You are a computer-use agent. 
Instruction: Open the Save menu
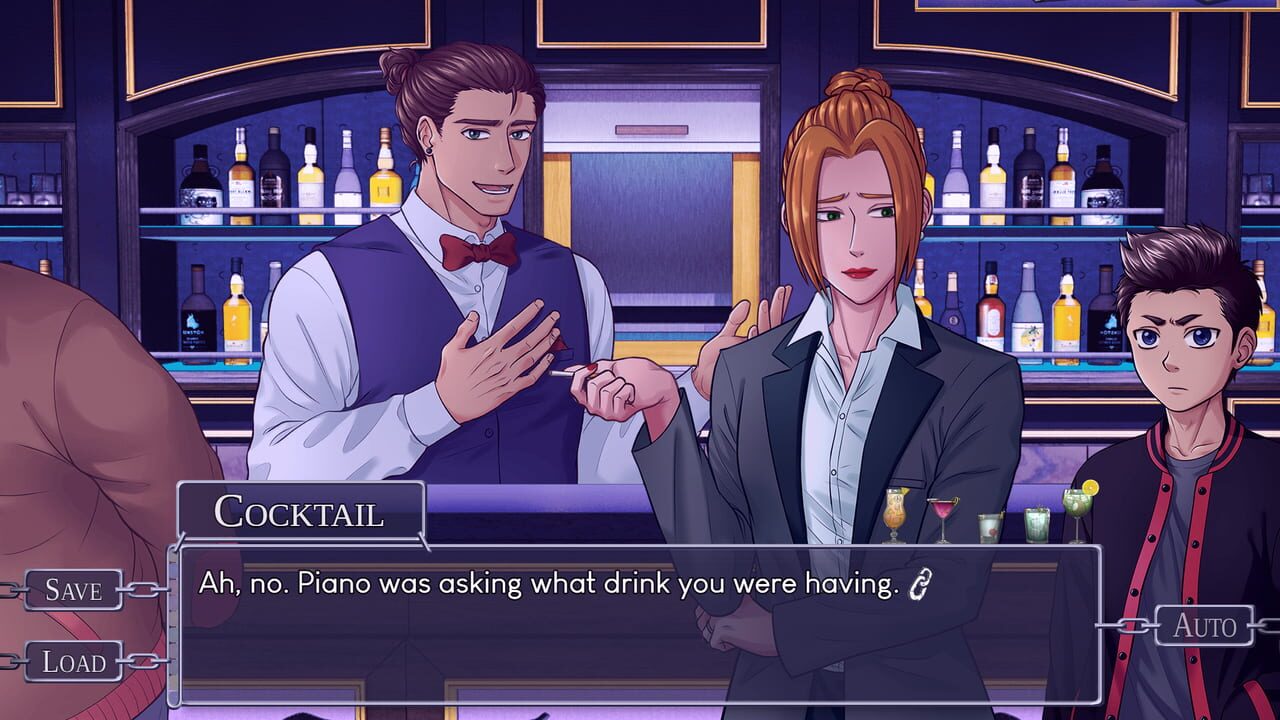pyautogui.click(x=75, y=591)
